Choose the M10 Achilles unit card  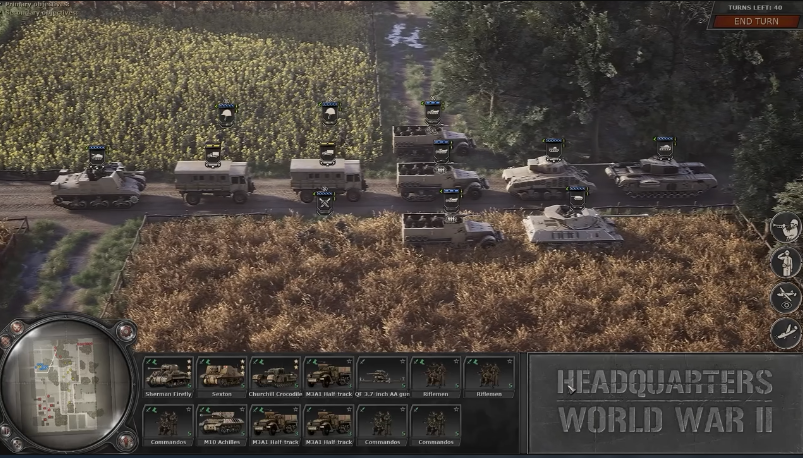(221, 423)
